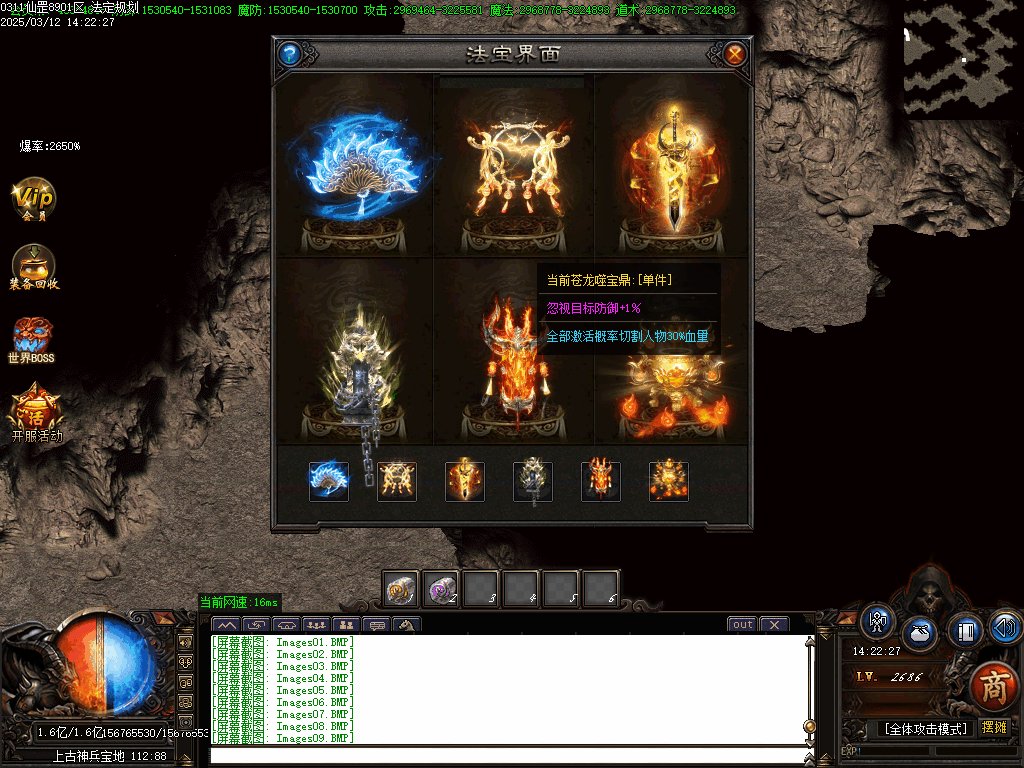Toggle the sound speaker button
Viewport: 1024px width, 768px height.
(x=1005, y=626)
